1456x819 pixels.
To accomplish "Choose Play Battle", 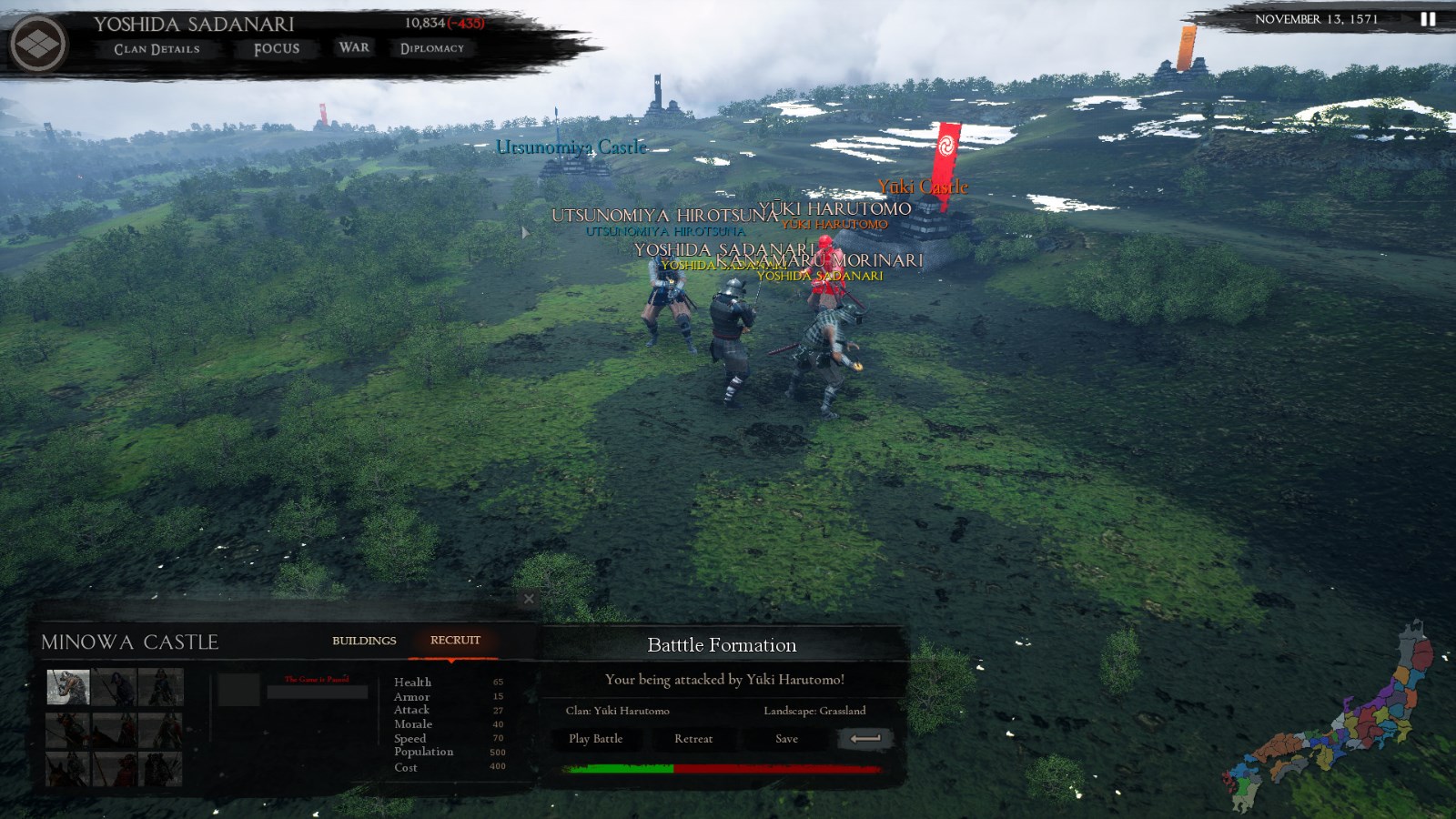I will tap(596, 739).
